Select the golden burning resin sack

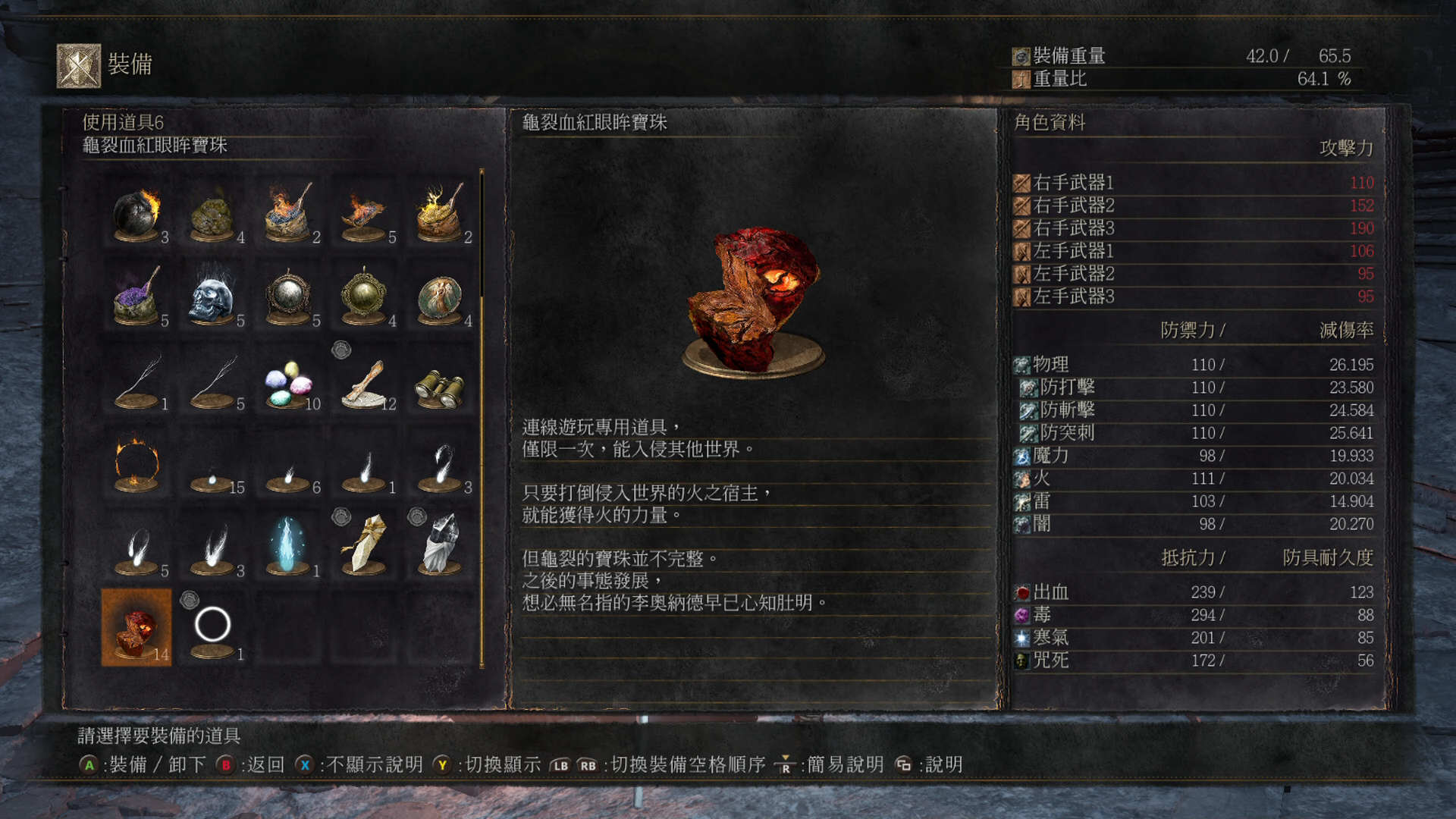pos(441,214)
